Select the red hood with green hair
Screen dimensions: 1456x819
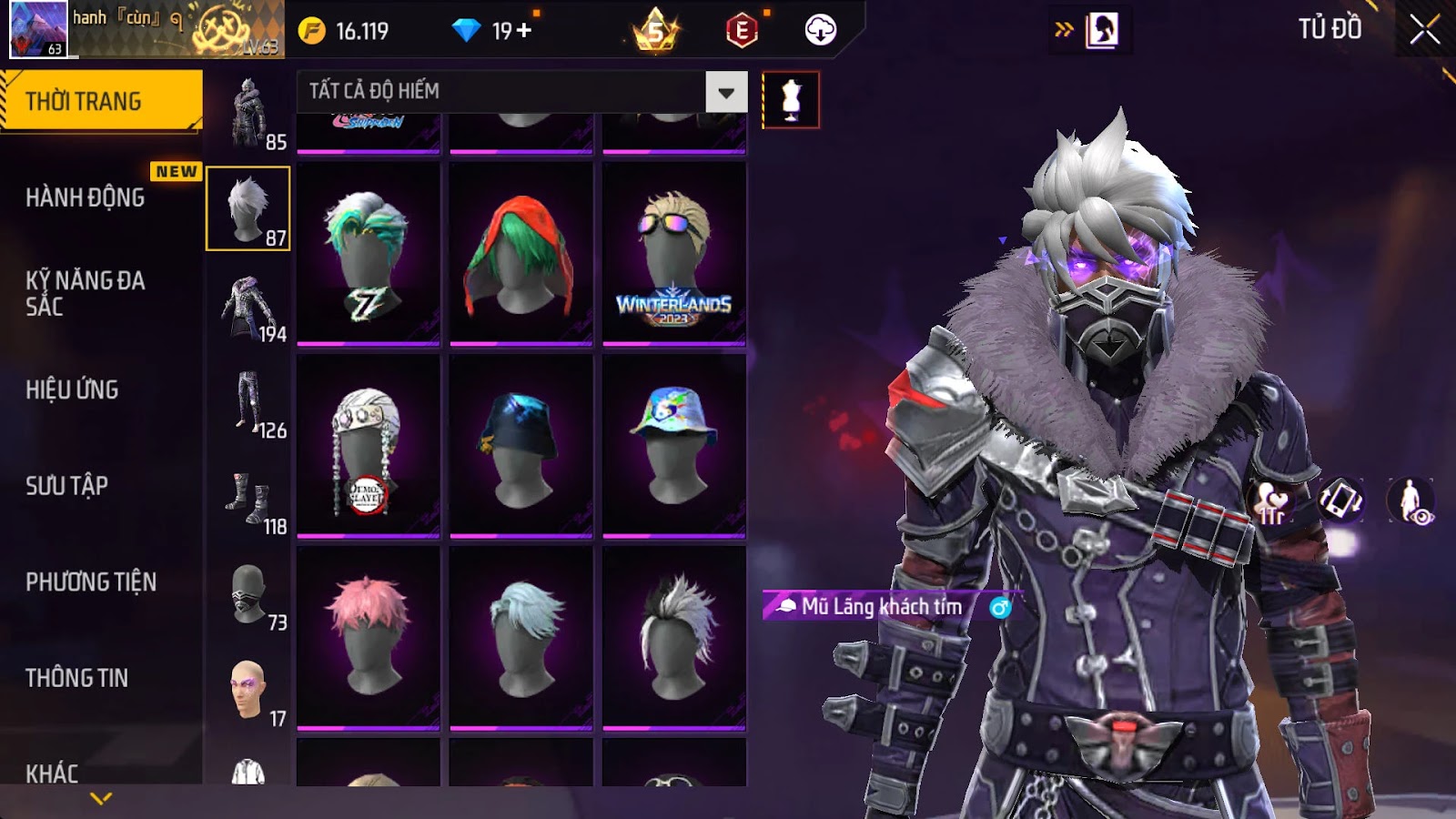[x=521, y=254]
